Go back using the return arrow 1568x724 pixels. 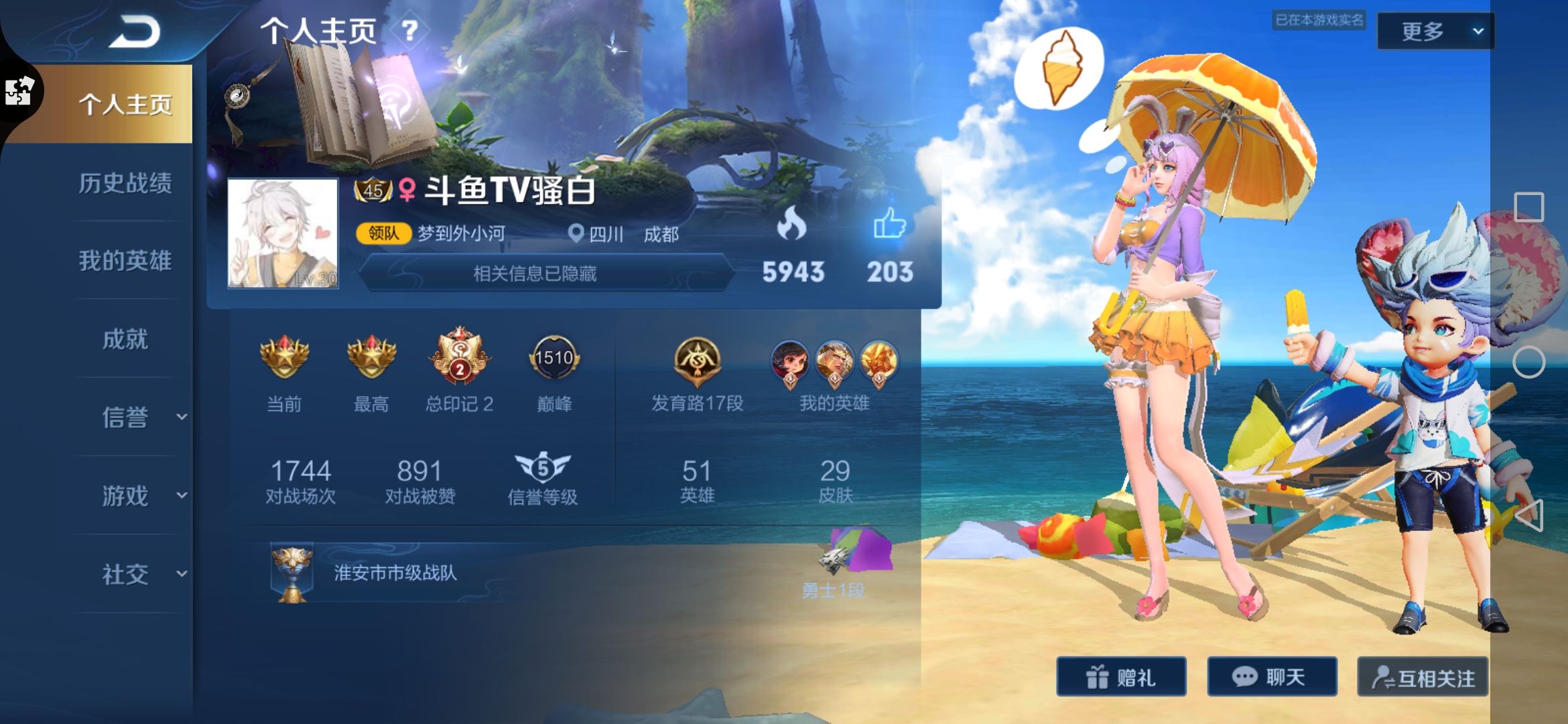135,32
